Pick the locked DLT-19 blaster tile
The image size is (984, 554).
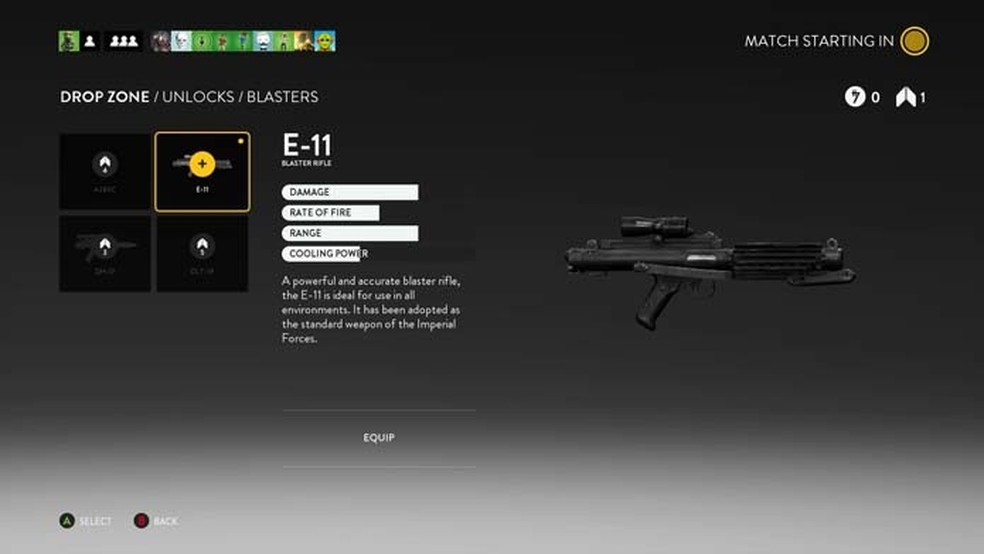pos(202,254)
